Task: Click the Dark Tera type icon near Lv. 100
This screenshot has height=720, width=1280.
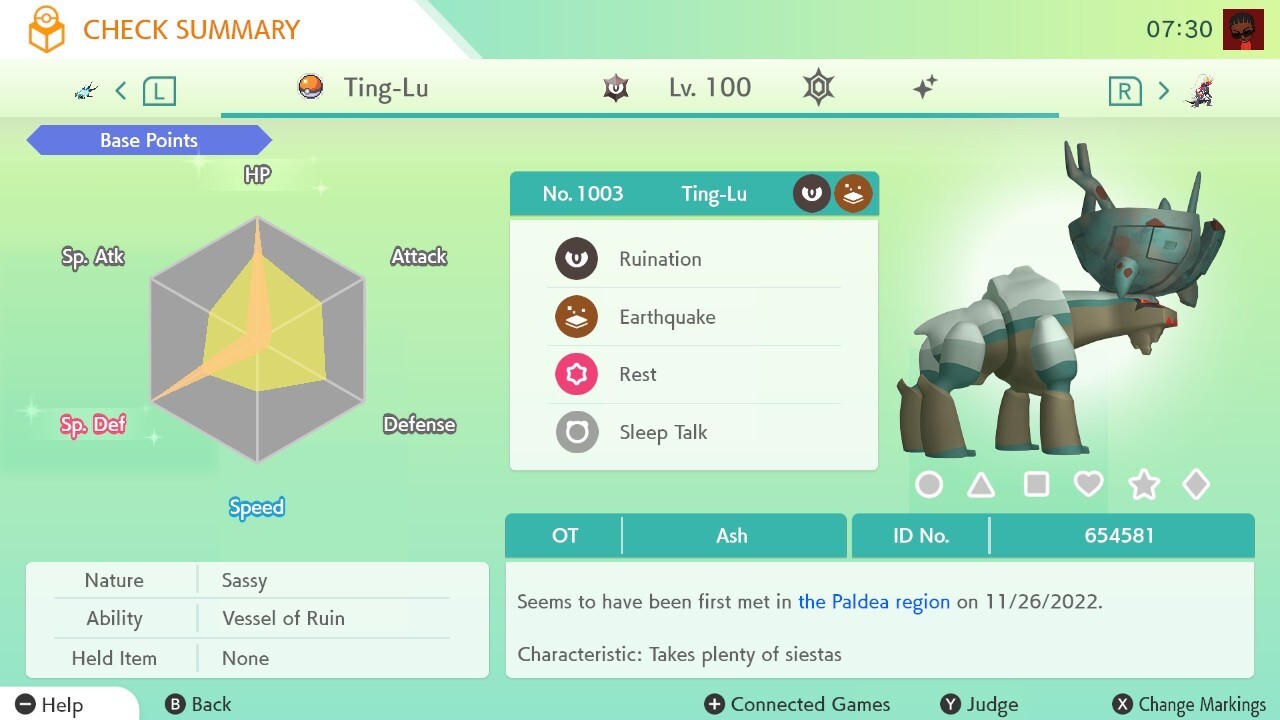Action: [614, 87]
